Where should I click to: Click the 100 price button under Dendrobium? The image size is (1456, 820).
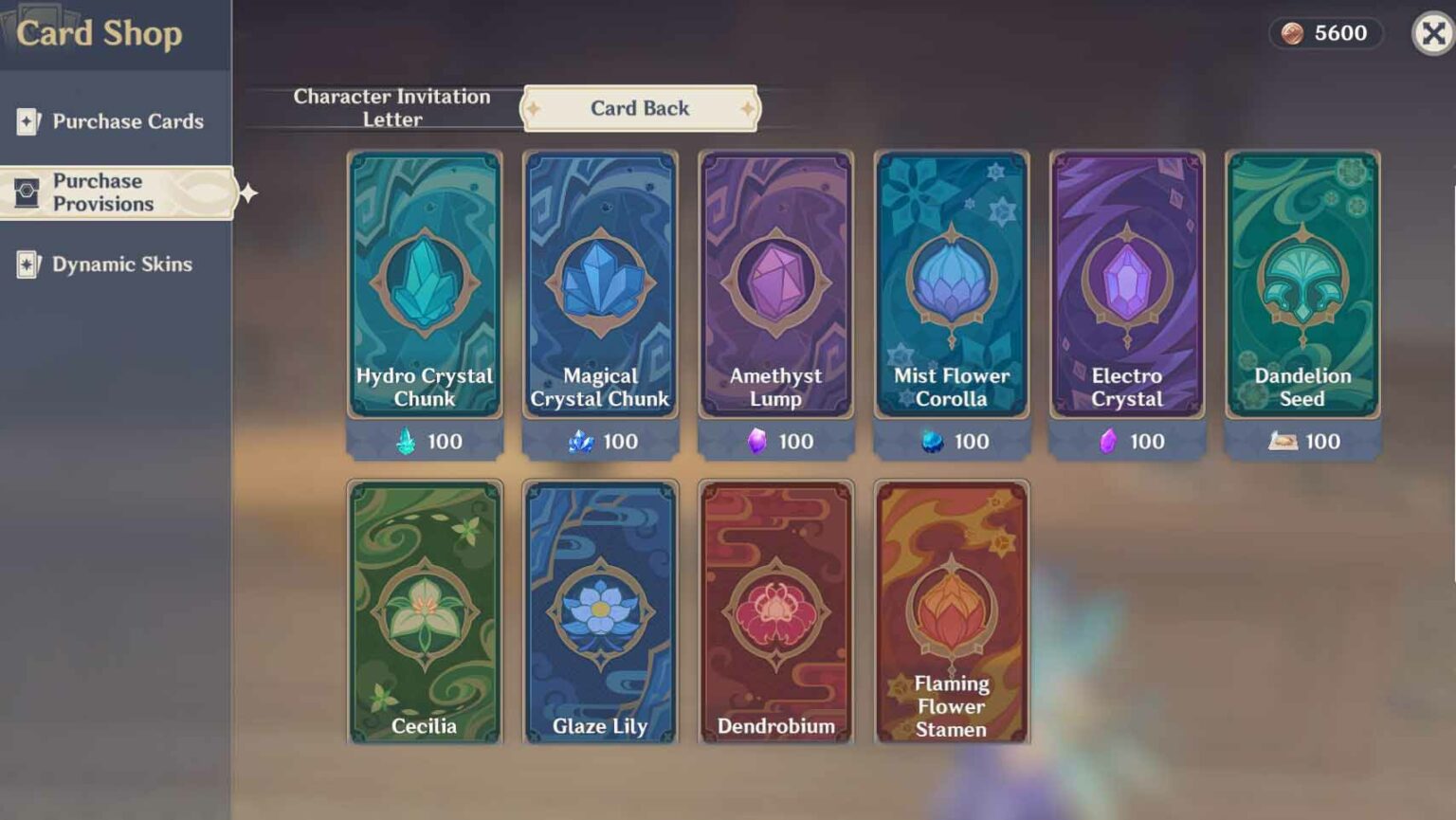click(x=775, y=758)
